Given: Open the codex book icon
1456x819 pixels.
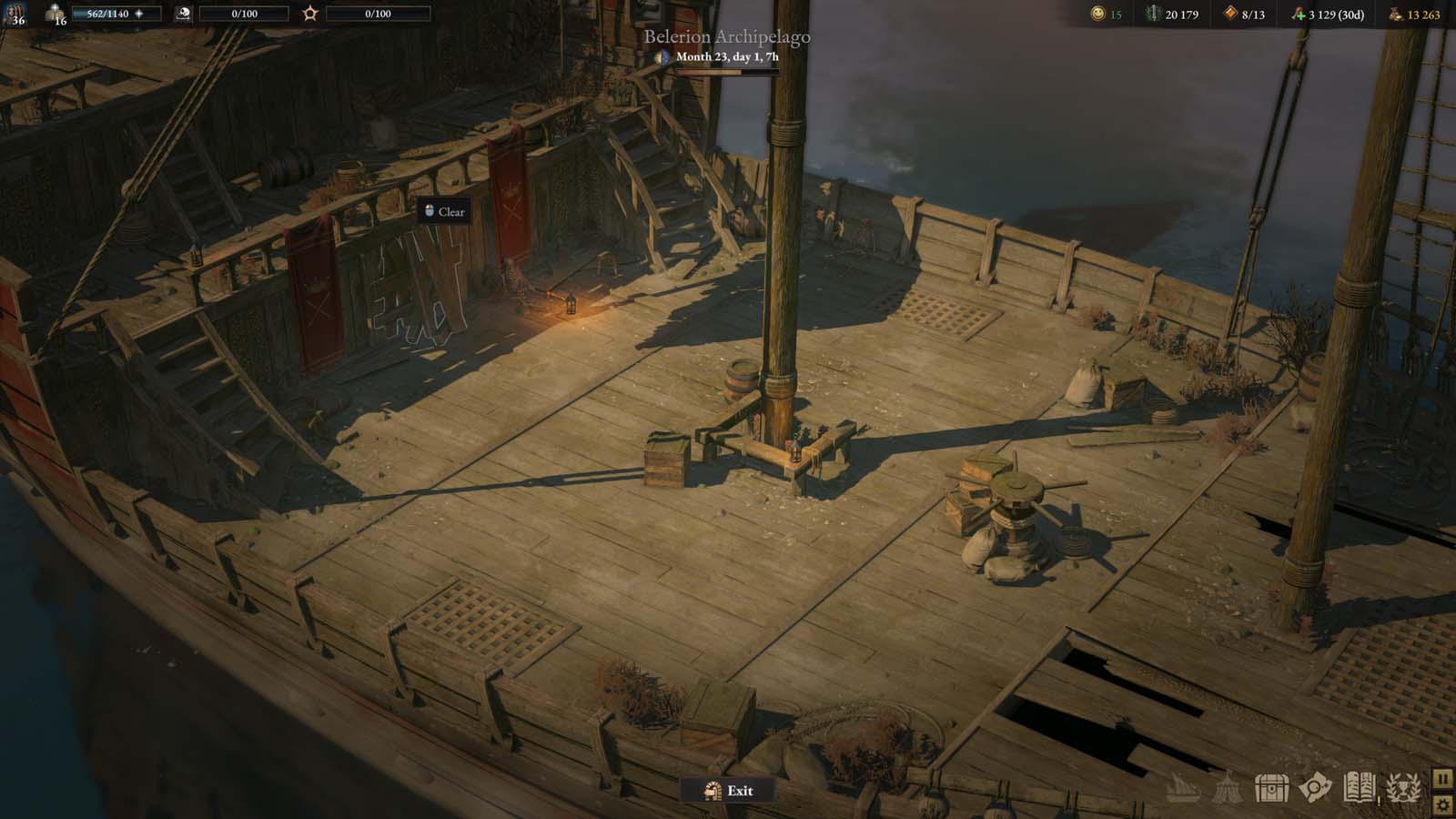Looking at the screenshot, I should [1360, 787].
